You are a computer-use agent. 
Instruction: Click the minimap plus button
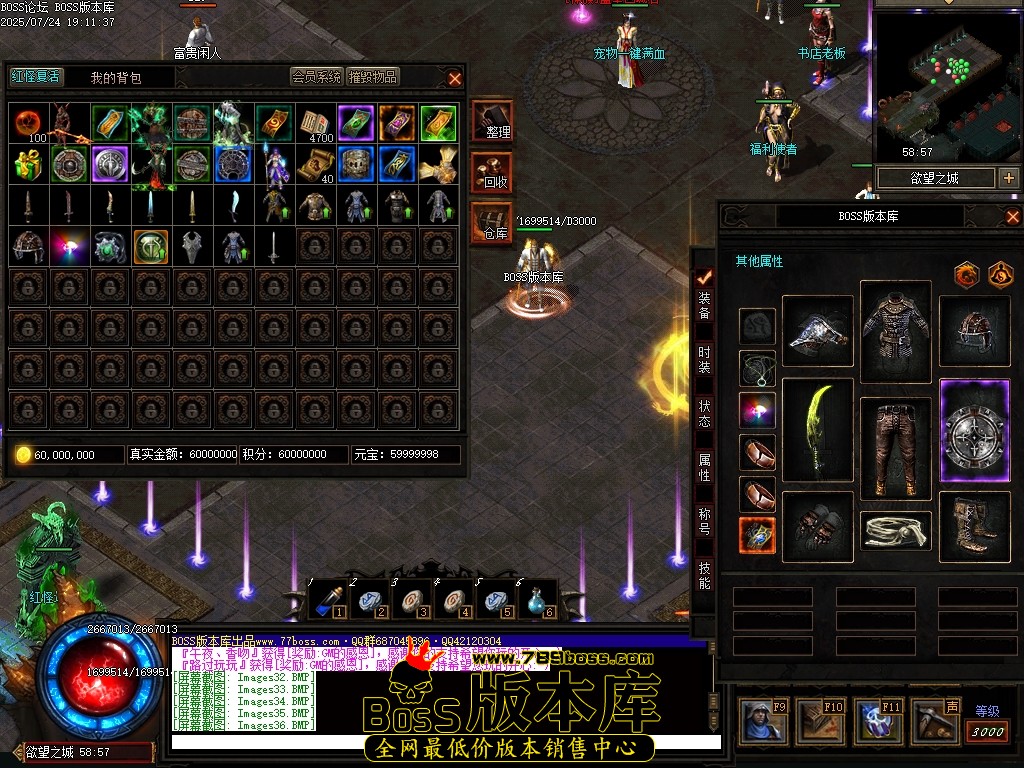(x=1008, y=178)
